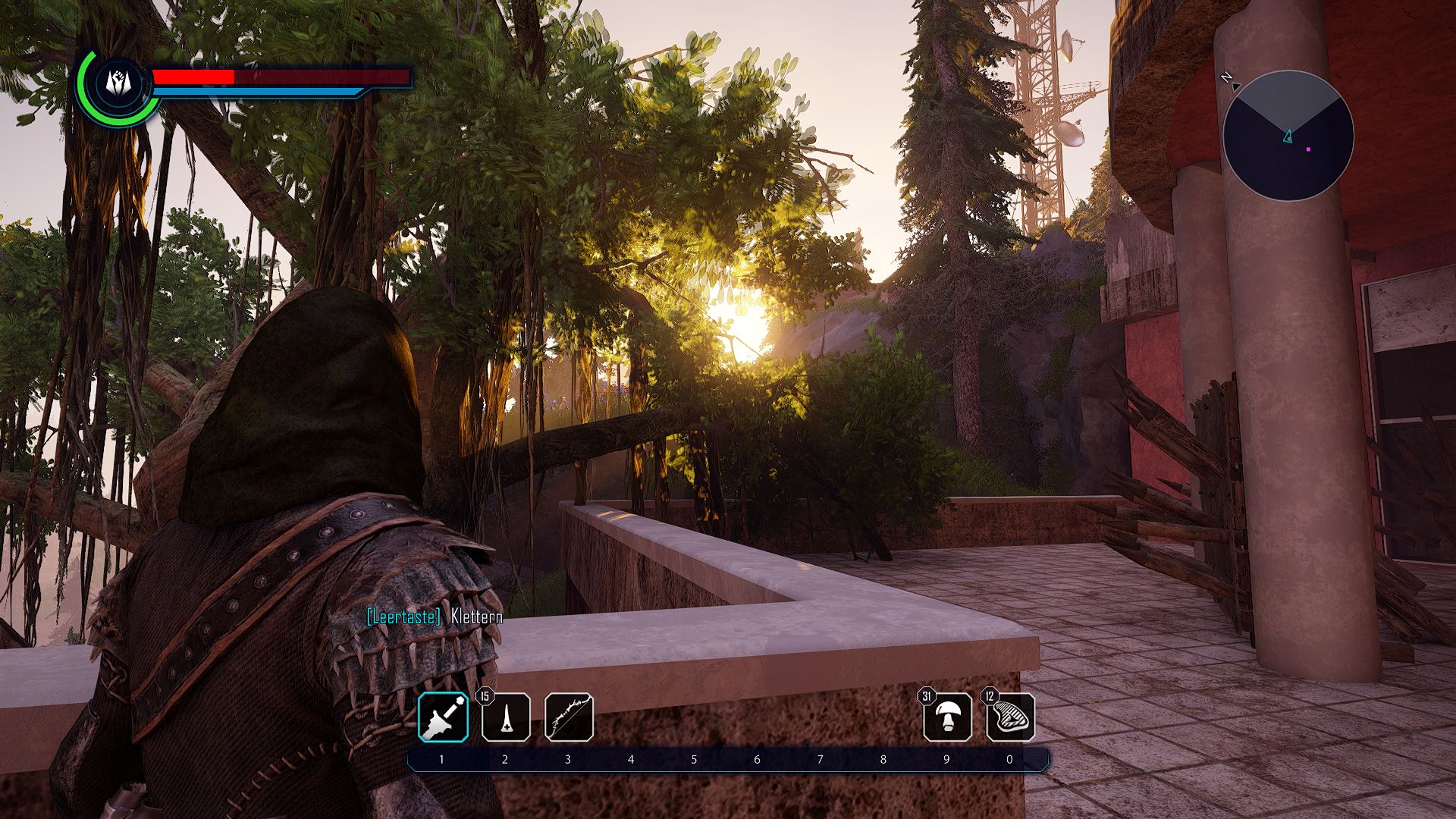Click the Klettern action label
This screenshot has width=1456, height=819.
click(474, 619)
